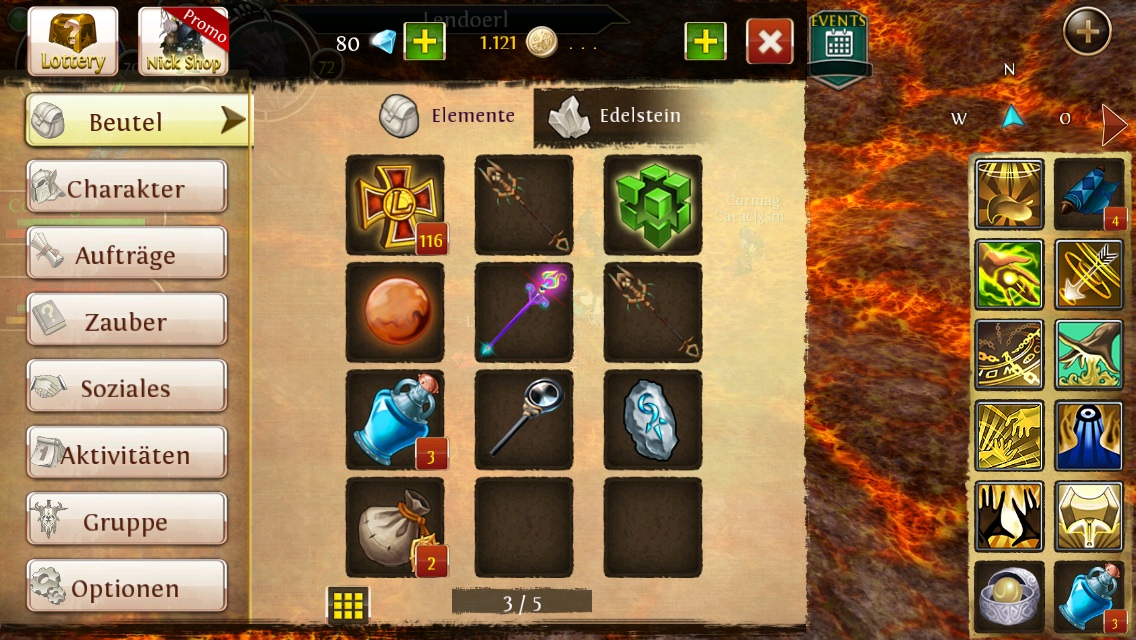This screenshot has width=1136, height=640.
Task: Open the Lottery chest button
Action: (x=72, y=41)
